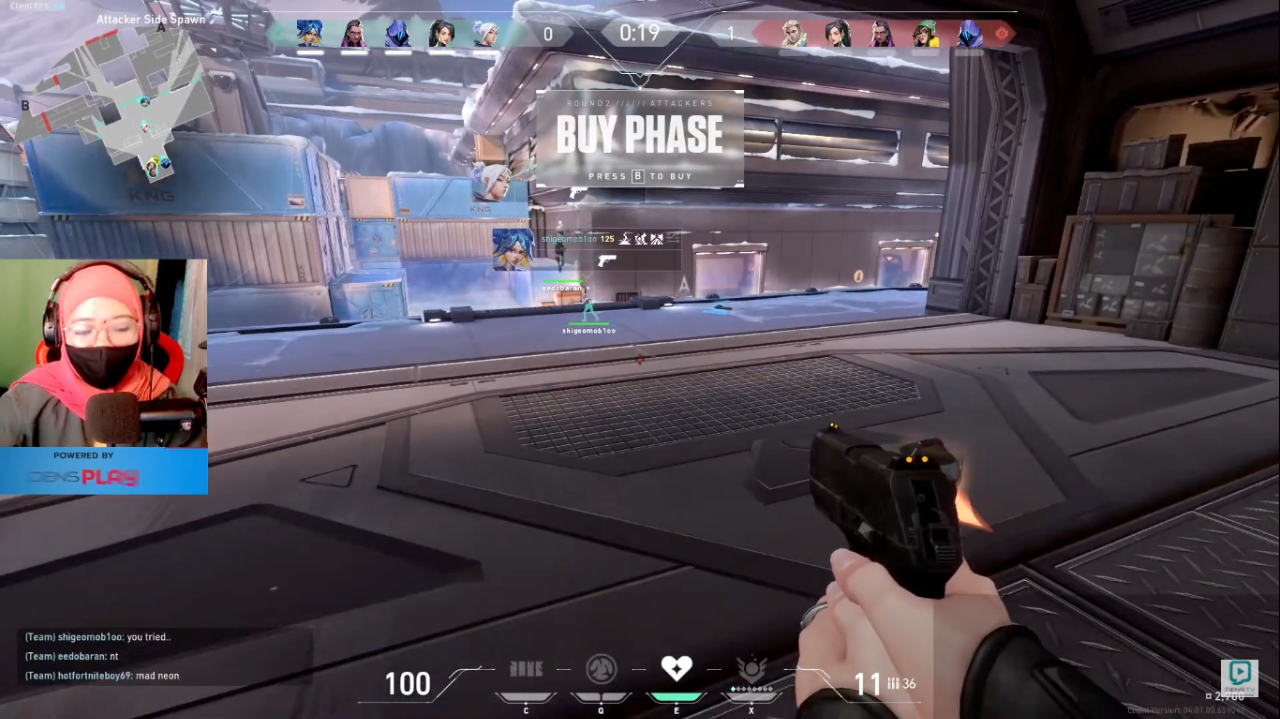Select the Slow Orb ability icon
Screen dimensions: 1280x719
600,668
